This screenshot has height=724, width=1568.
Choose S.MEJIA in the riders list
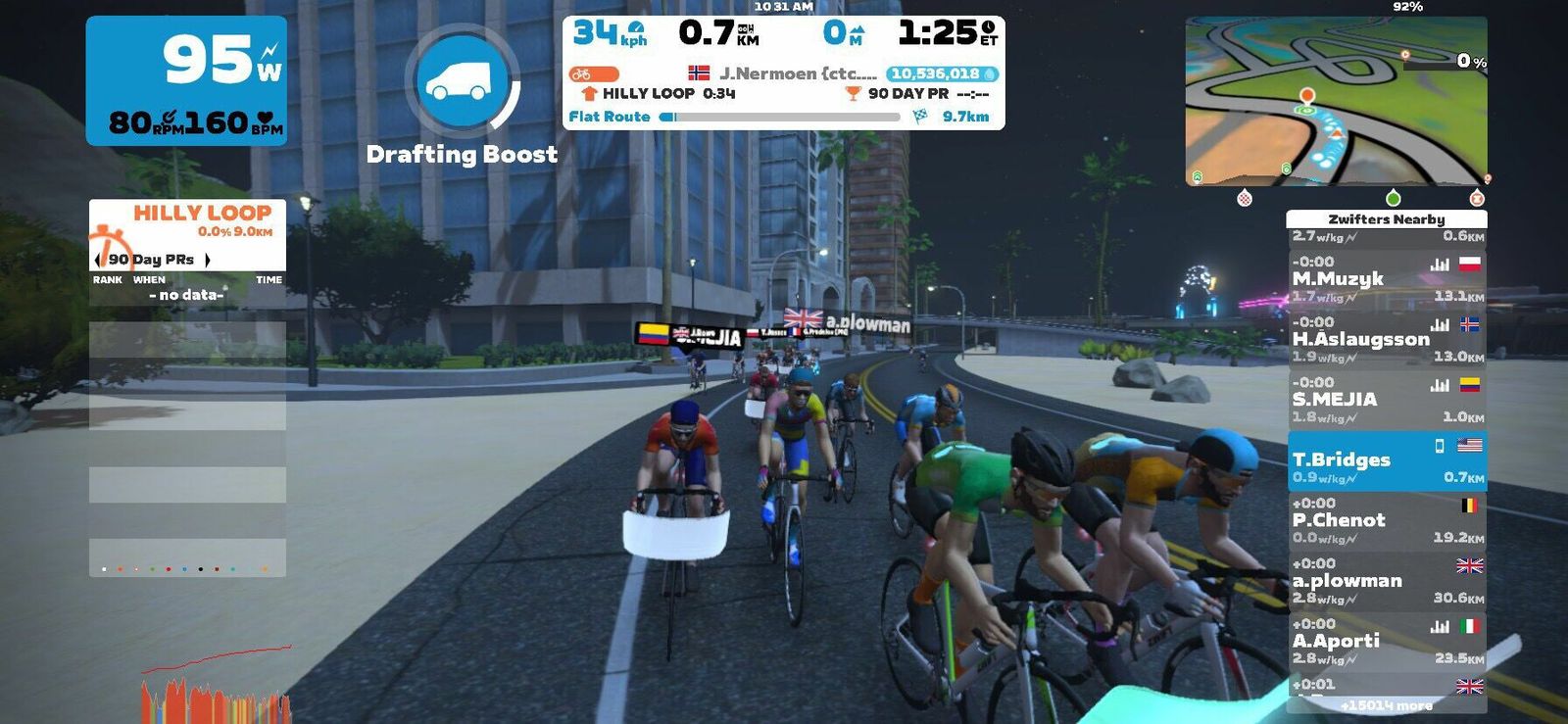point(1386,400)
